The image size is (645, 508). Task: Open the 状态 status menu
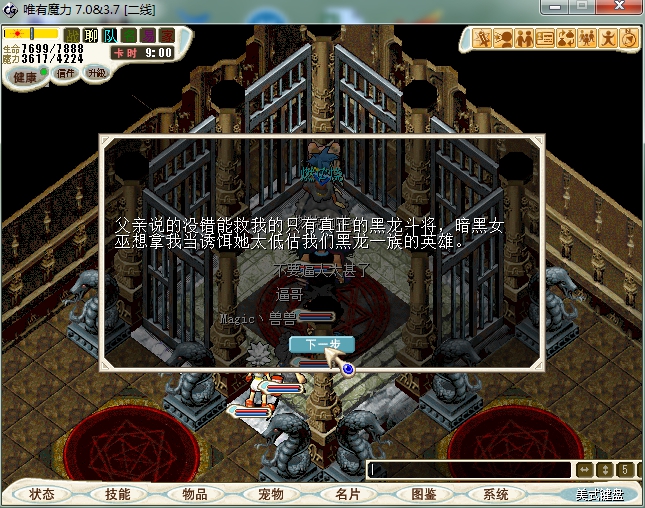pos(42,494)
